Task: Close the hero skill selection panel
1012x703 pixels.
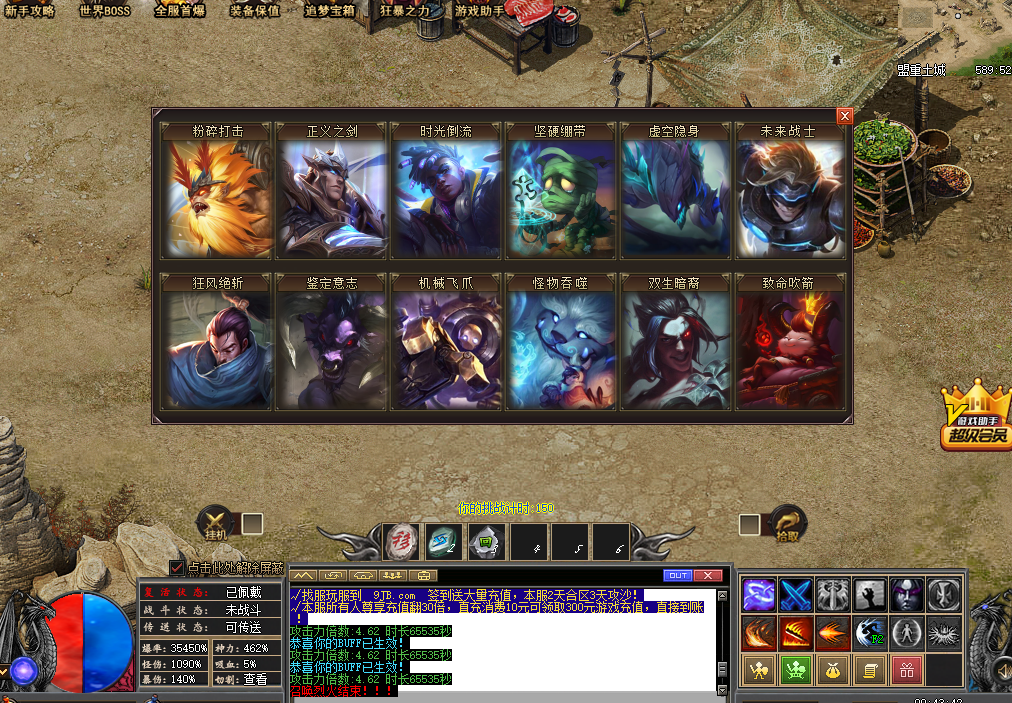Action: [845, 116]
